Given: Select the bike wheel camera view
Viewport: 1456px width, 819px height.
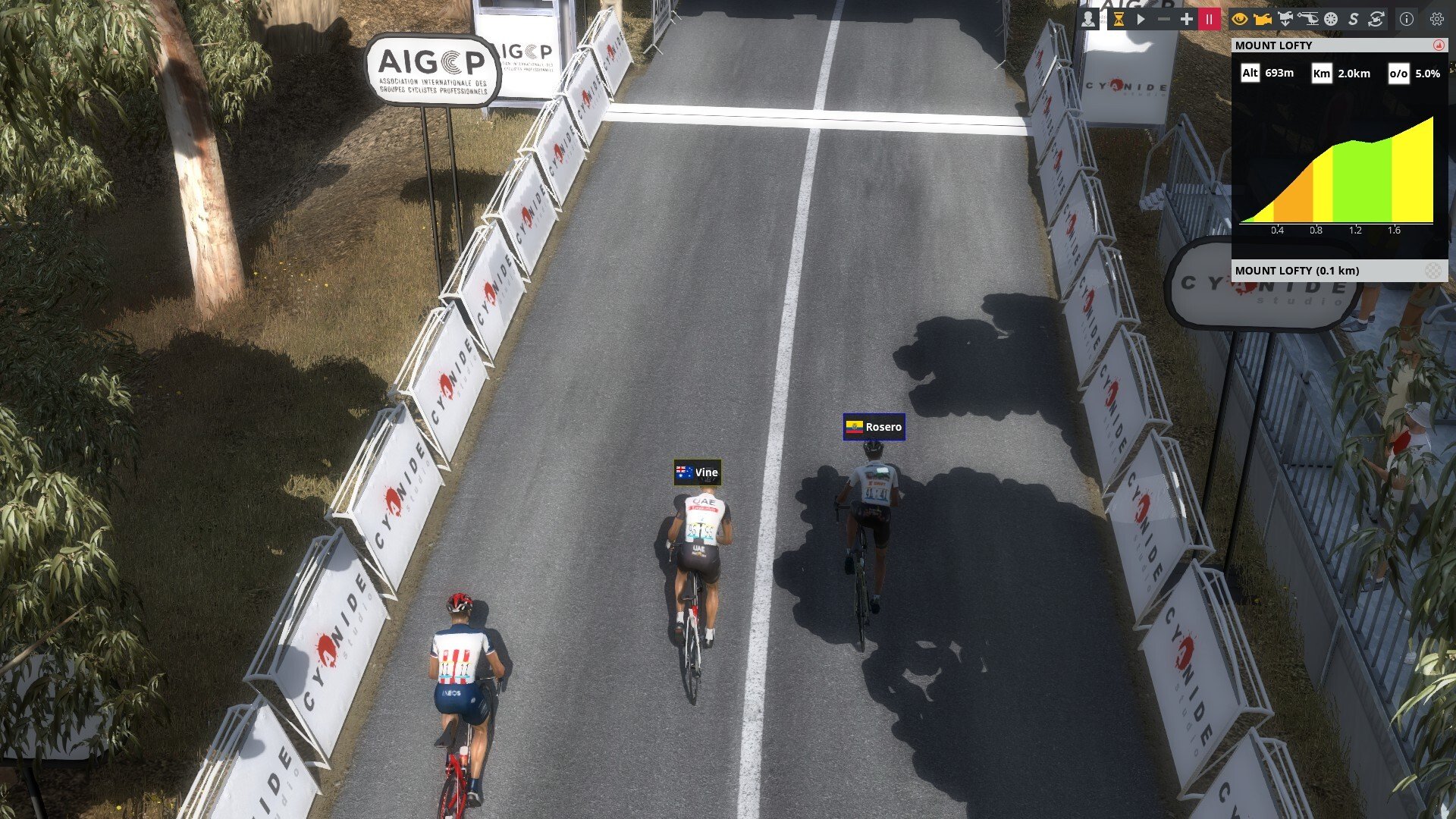Looking at the screenshot, I should [1331, 19].
